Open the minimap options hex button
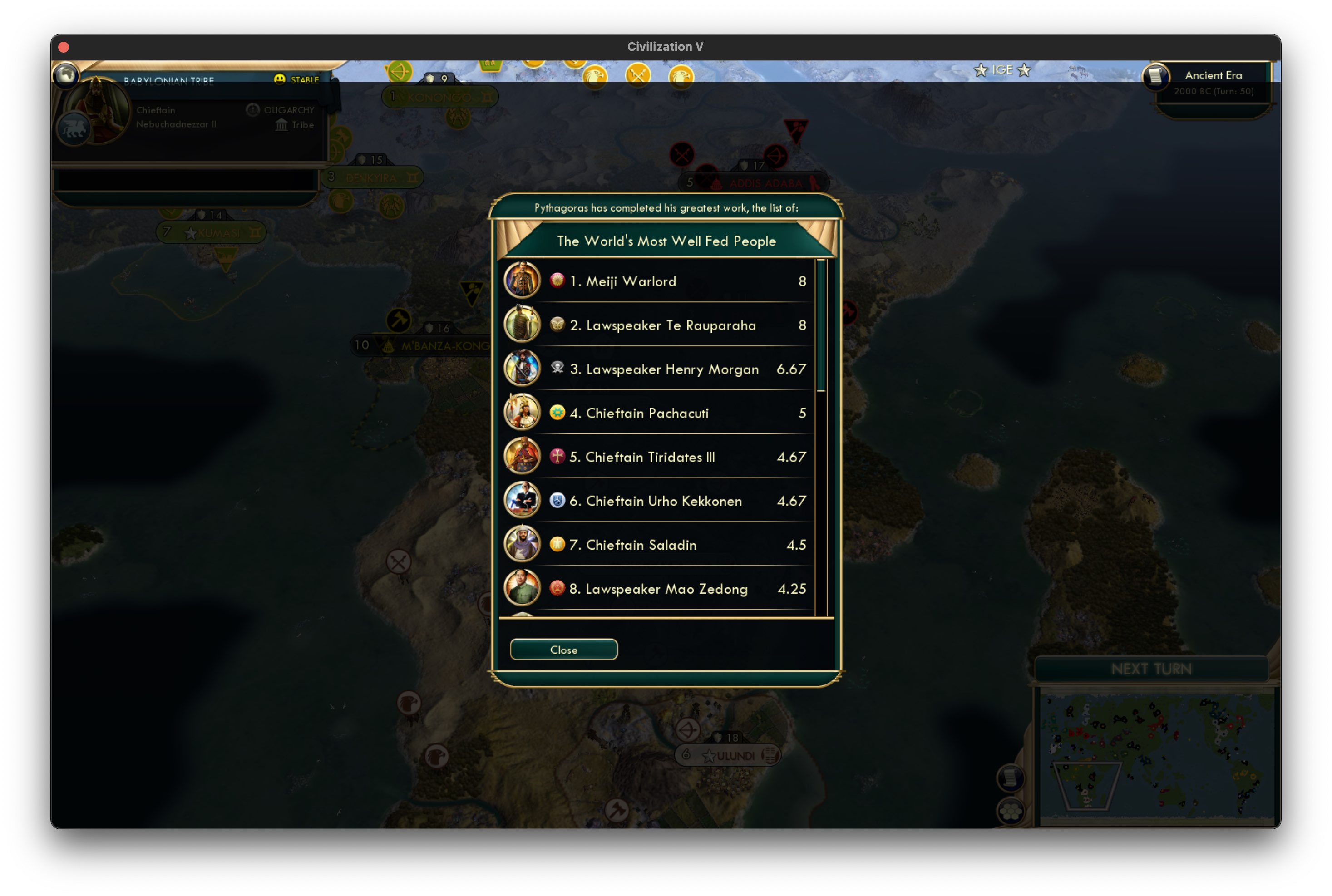Screen dimensions: 1332x896 coord(1010,811)
